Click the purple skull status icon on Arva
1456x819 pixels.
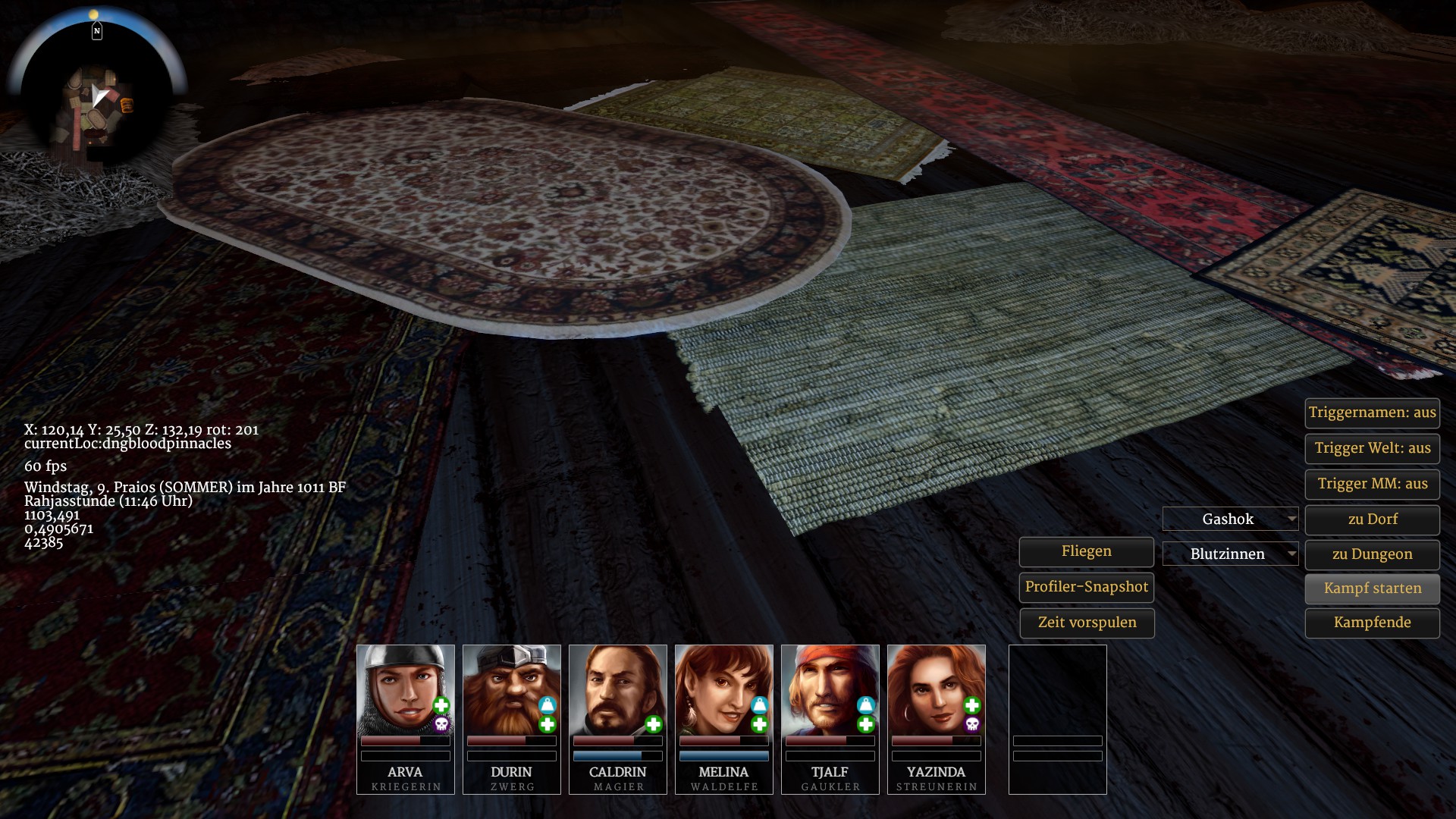tap(441, 725)
